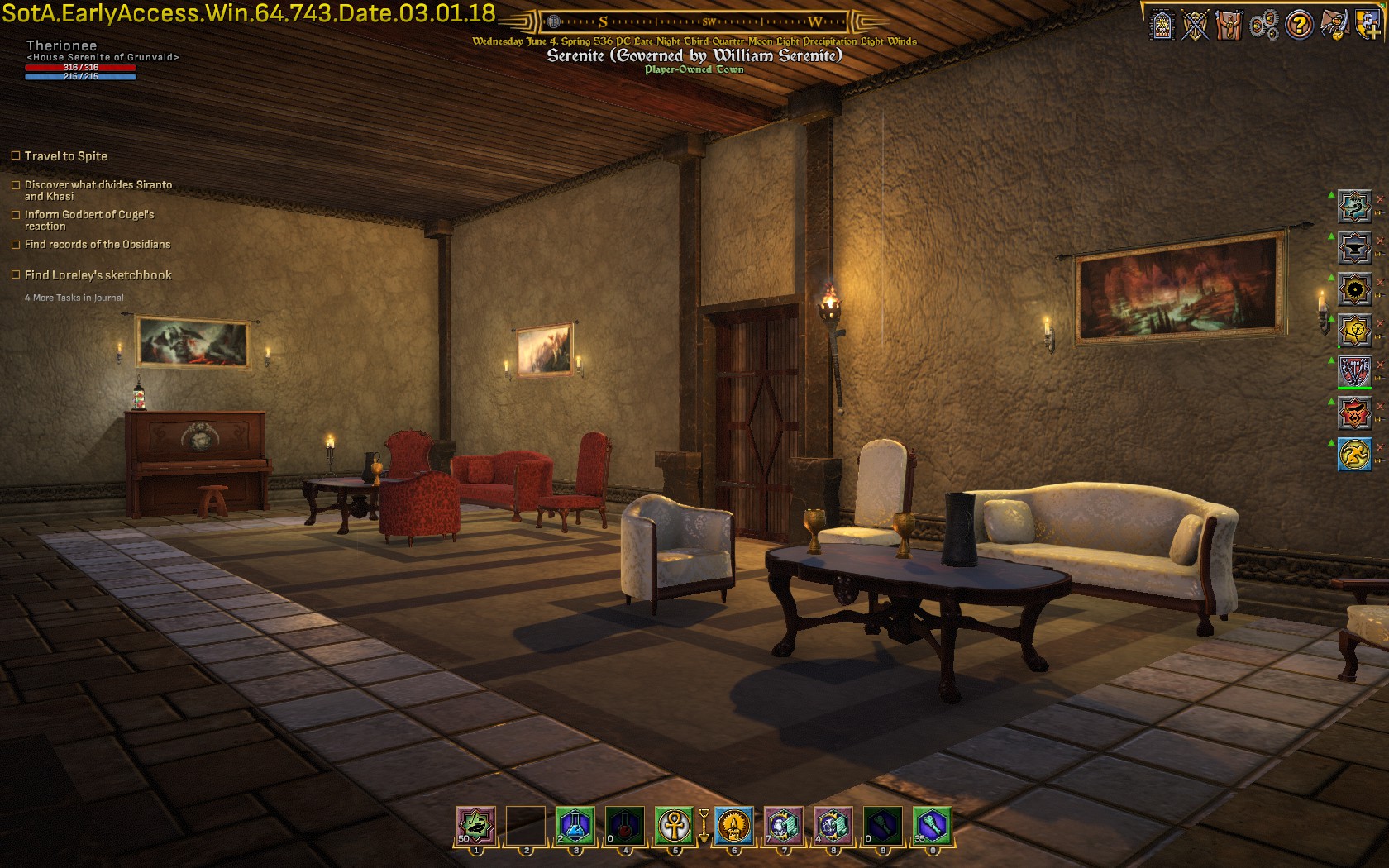
Task: Open the backpack inventory
Action: [x=1229, y=25]
